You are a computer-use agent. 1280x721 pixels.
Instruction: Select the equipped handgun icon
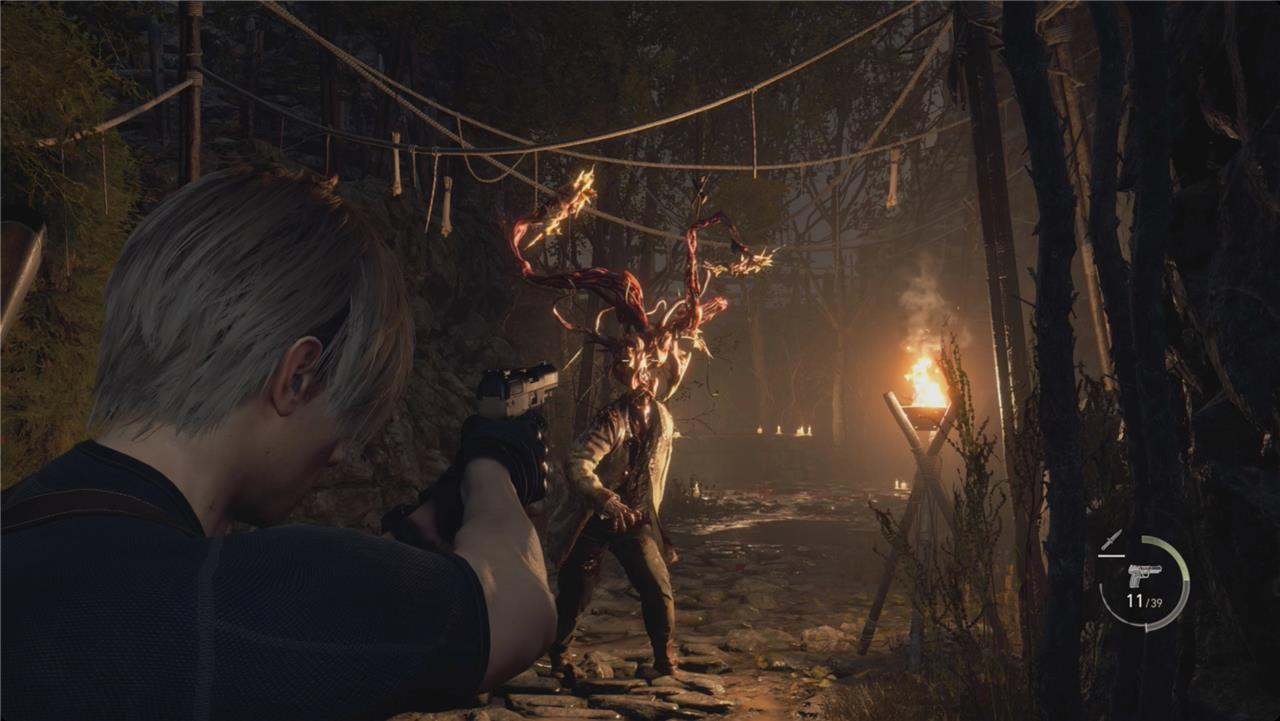click(x=1144, y=575)
